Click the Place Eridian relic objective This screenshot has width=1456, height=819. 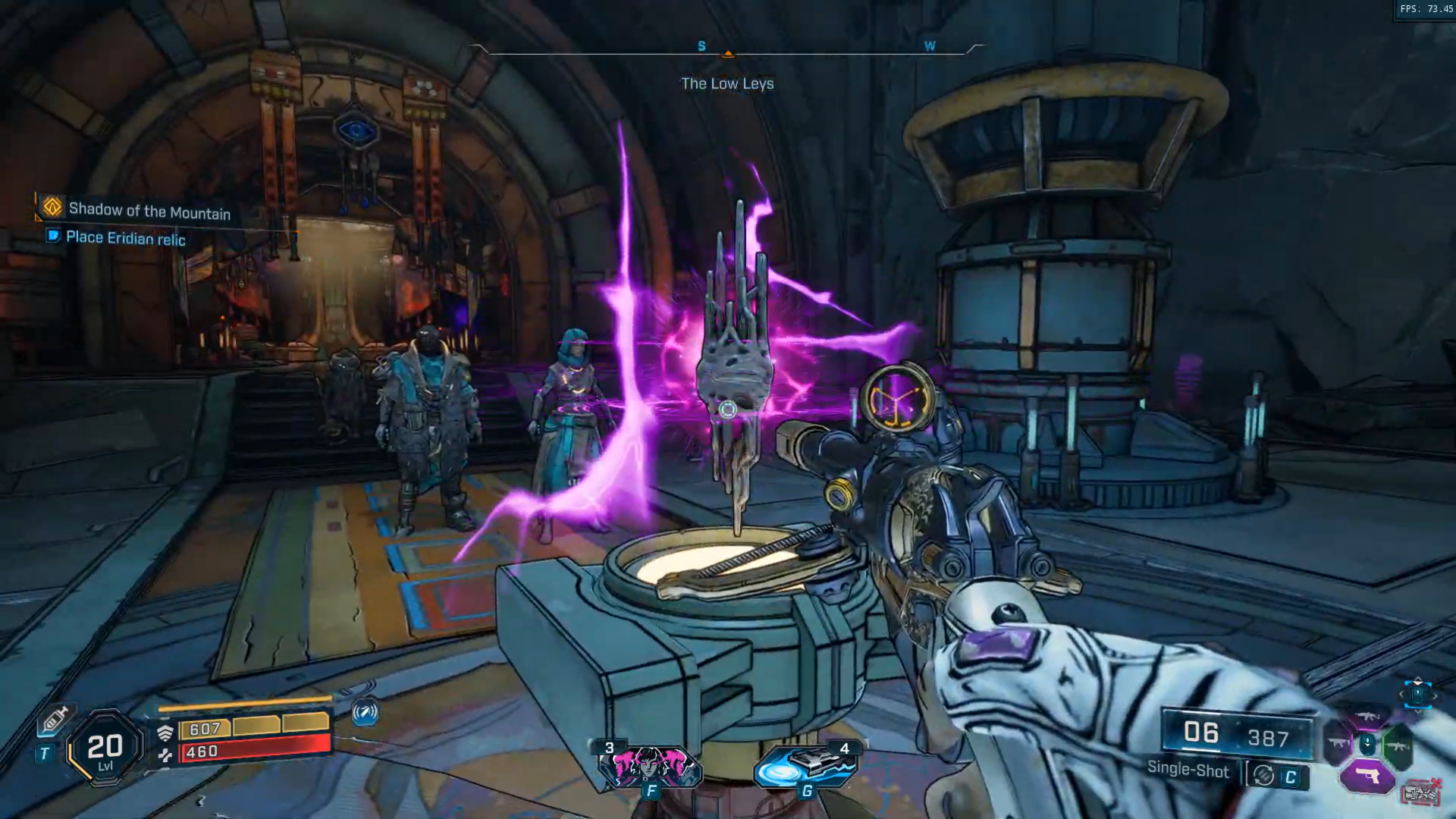pos(125,238)
